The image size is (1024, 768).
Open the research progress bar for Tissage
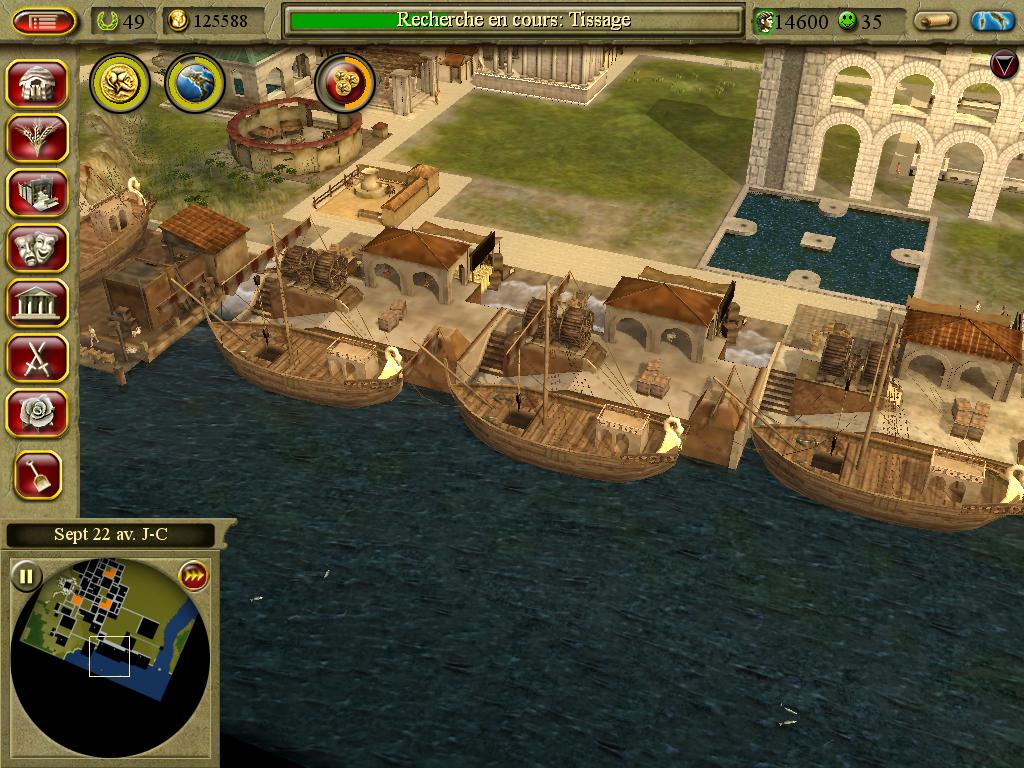pyautogui.click(x=513, y=20)
